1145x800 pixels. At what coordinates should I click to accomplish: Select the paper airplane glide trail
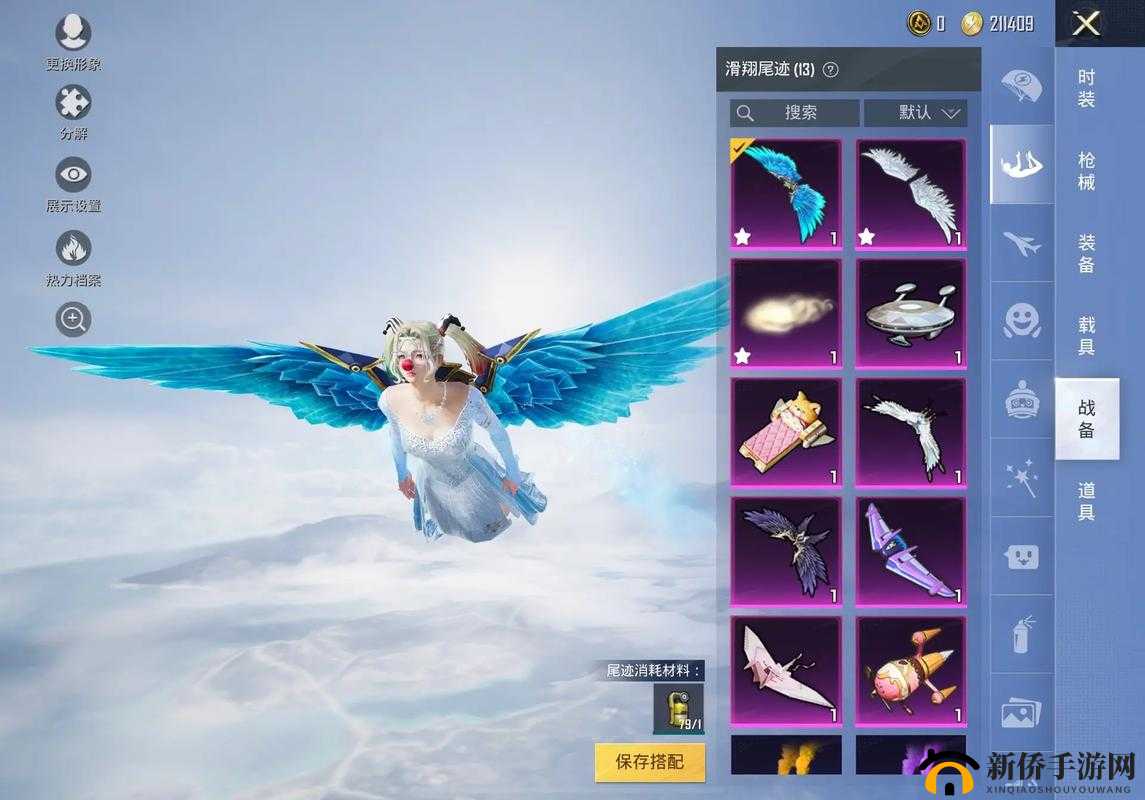pos(786,670)
